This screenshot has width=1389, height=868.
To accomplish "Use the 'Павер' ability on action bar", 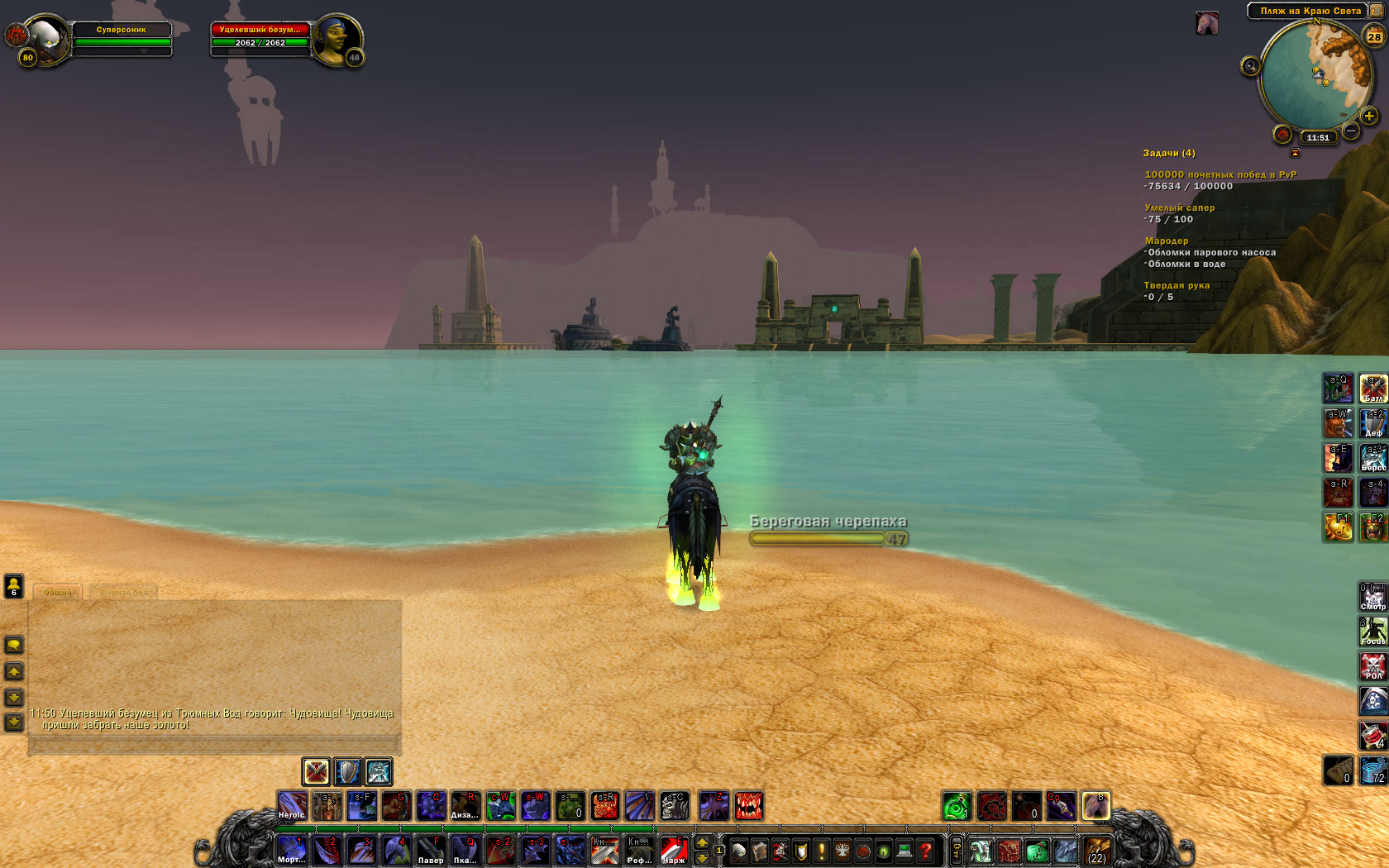I will point(431,850).
